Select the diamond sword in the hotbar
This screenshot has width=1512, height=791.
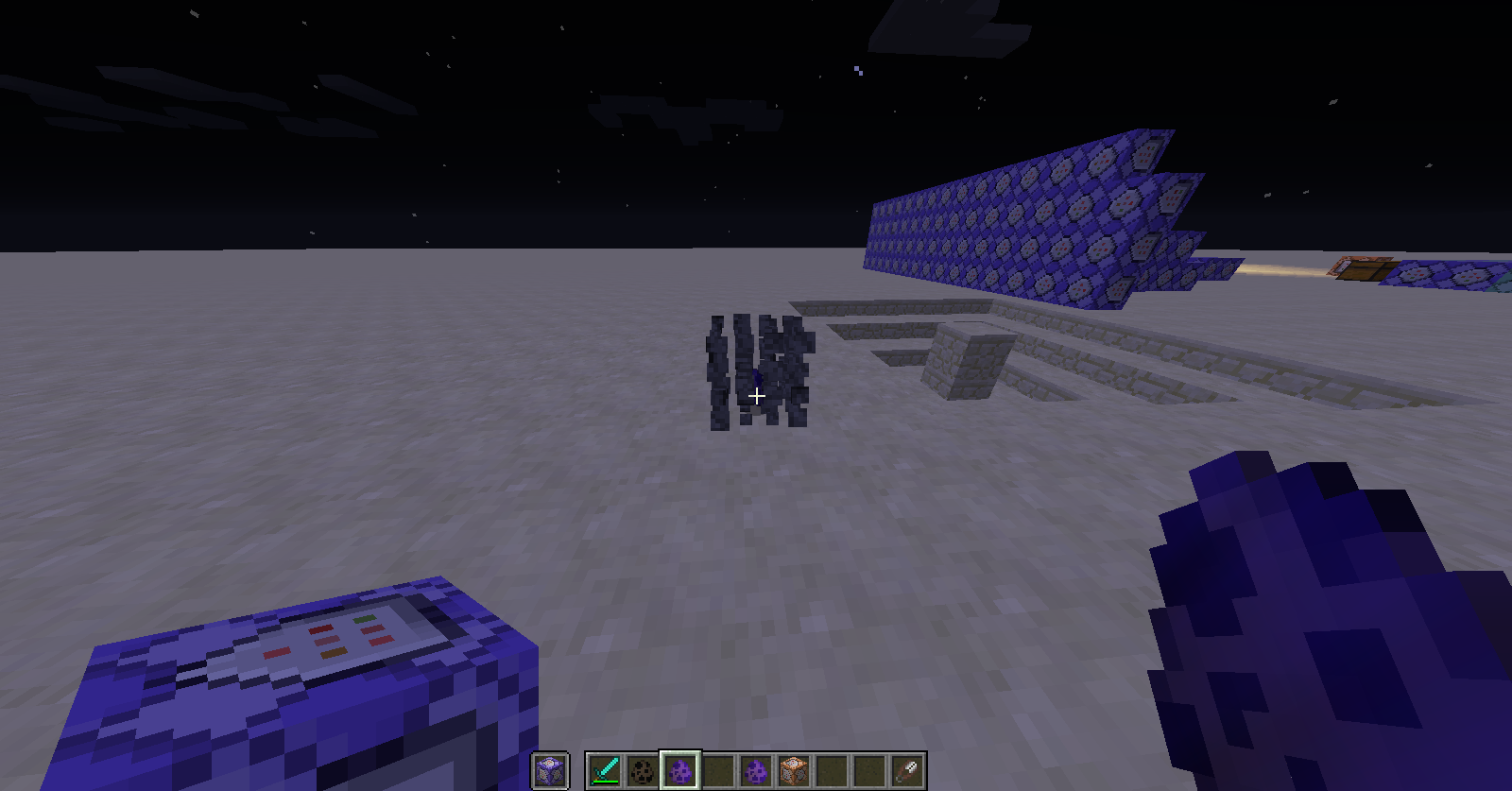[x=605, y=770]
